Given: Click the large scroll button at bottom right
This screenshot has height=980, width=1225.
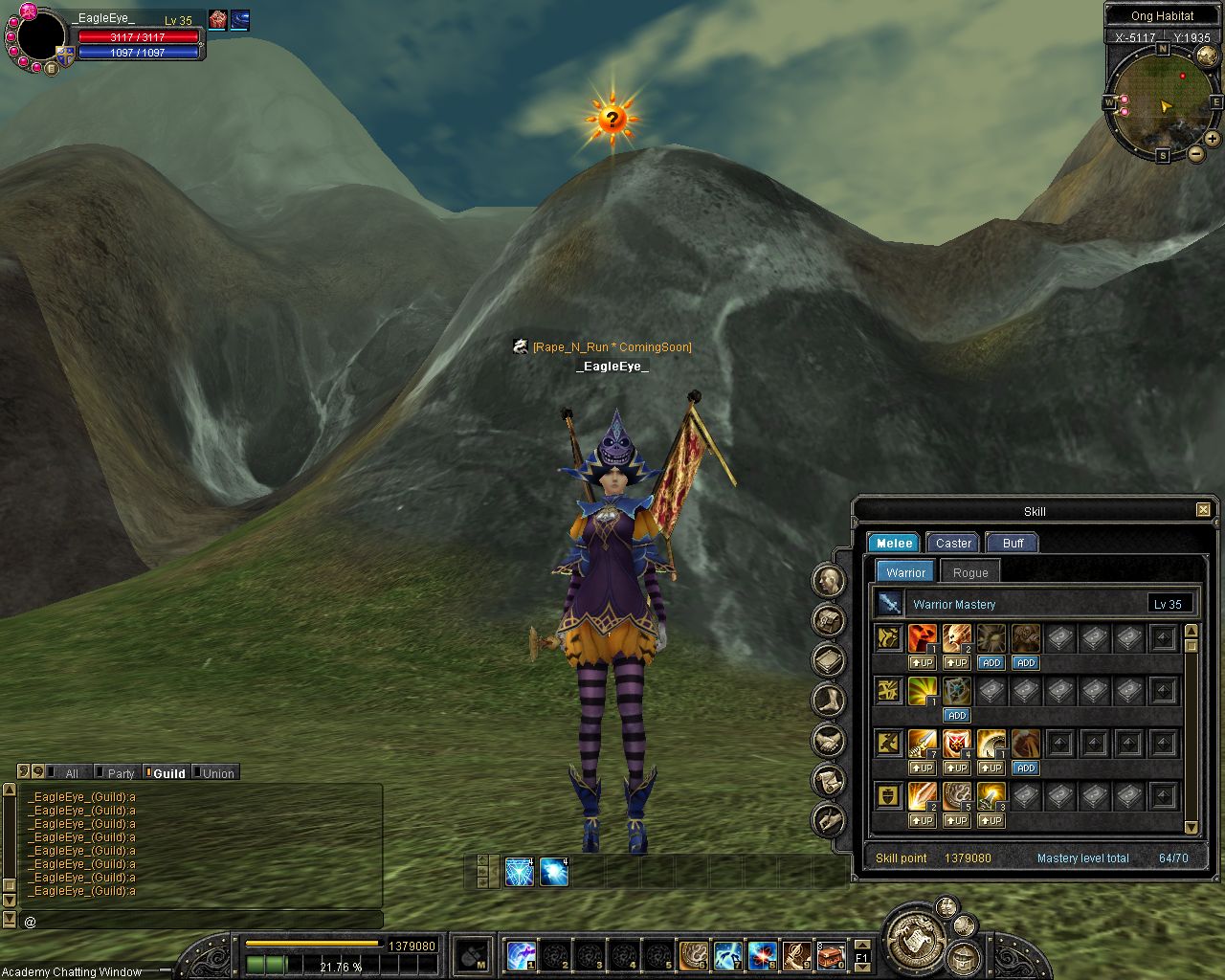Looking at the screenshot, I should [x=914, y=937].
